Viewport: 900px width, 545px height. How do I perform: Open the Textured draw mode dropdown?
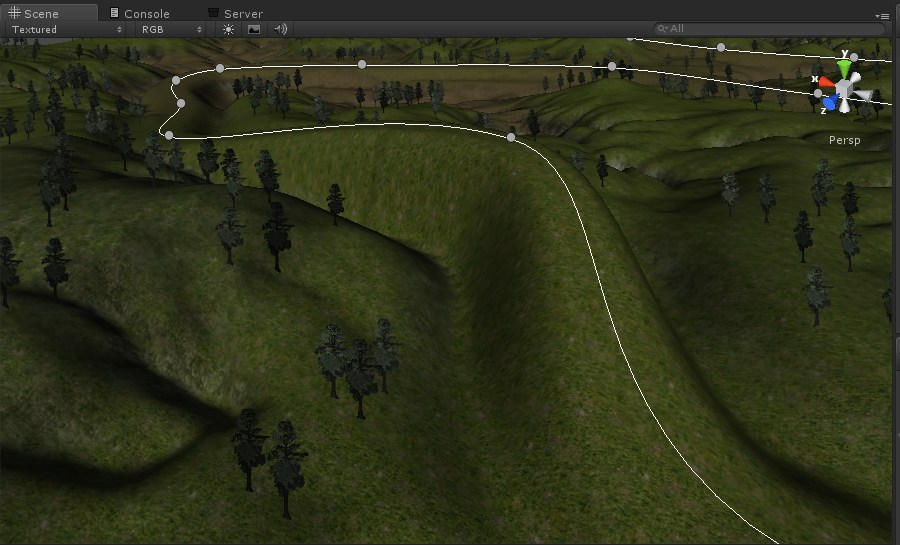[64, 29]
